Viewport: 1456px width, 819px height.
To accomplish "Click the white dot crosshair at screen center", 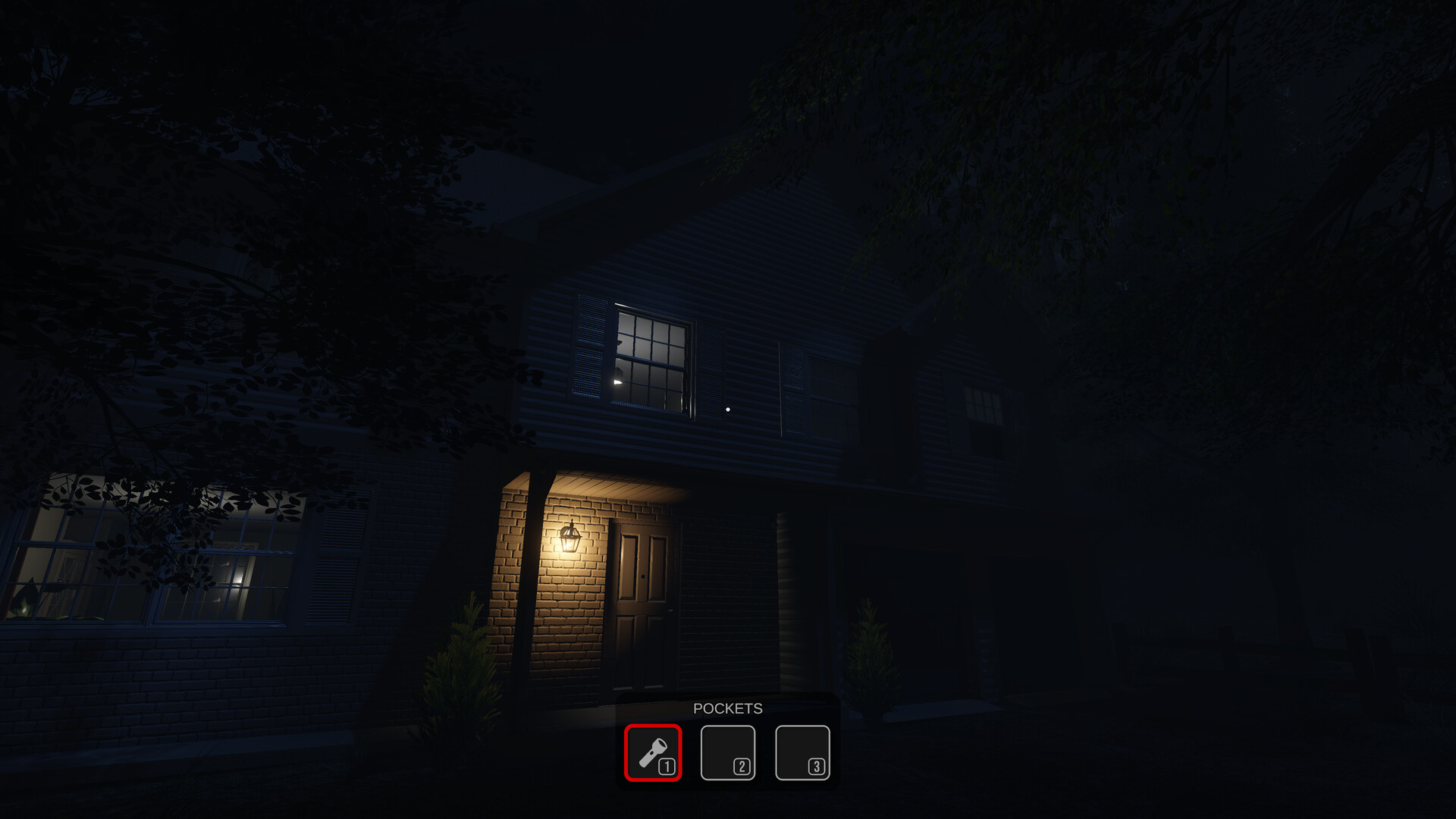I will [x=728, y=408].
